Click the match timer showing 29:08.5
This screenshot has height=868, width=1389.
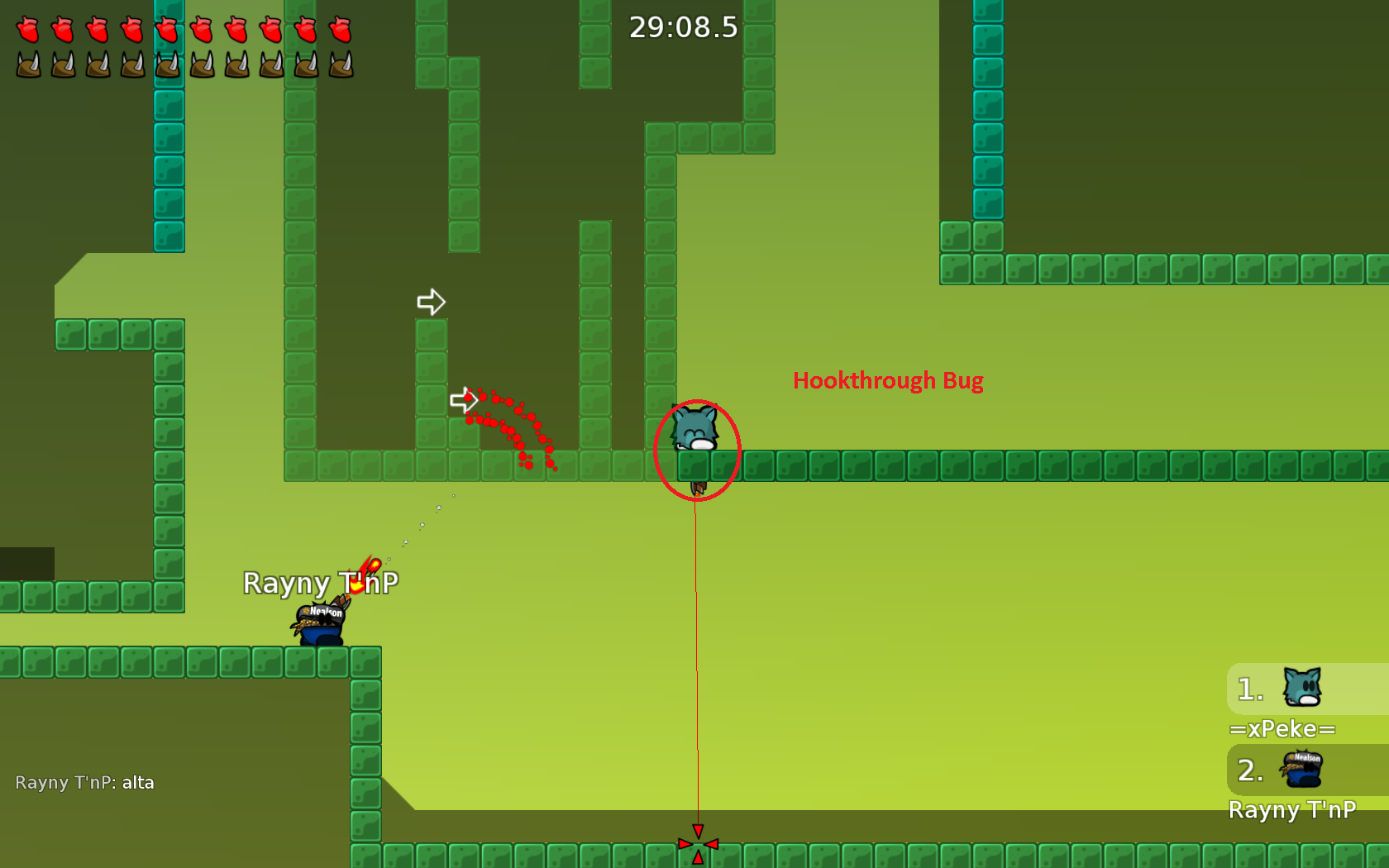(x=683, y=27)
